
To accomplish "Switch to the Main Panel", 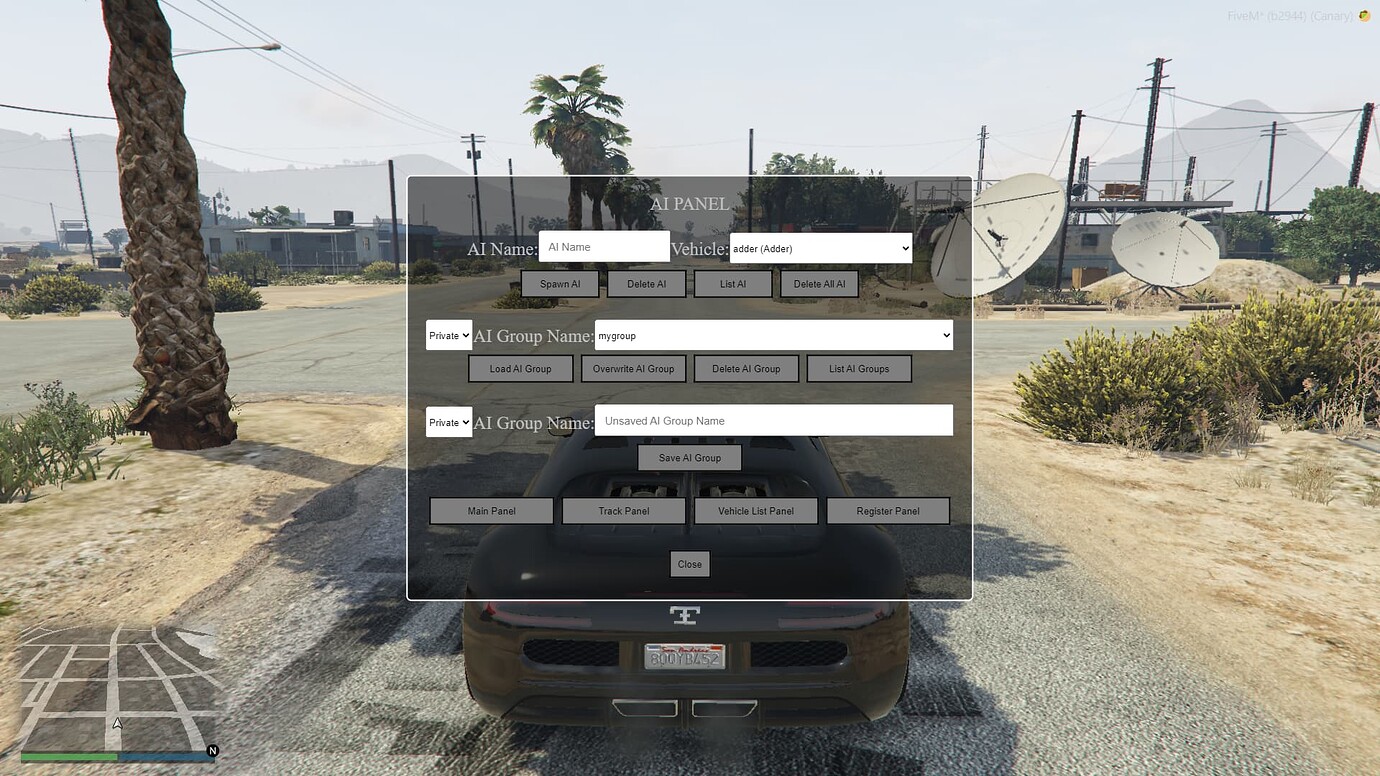I will tap(491, 510).
